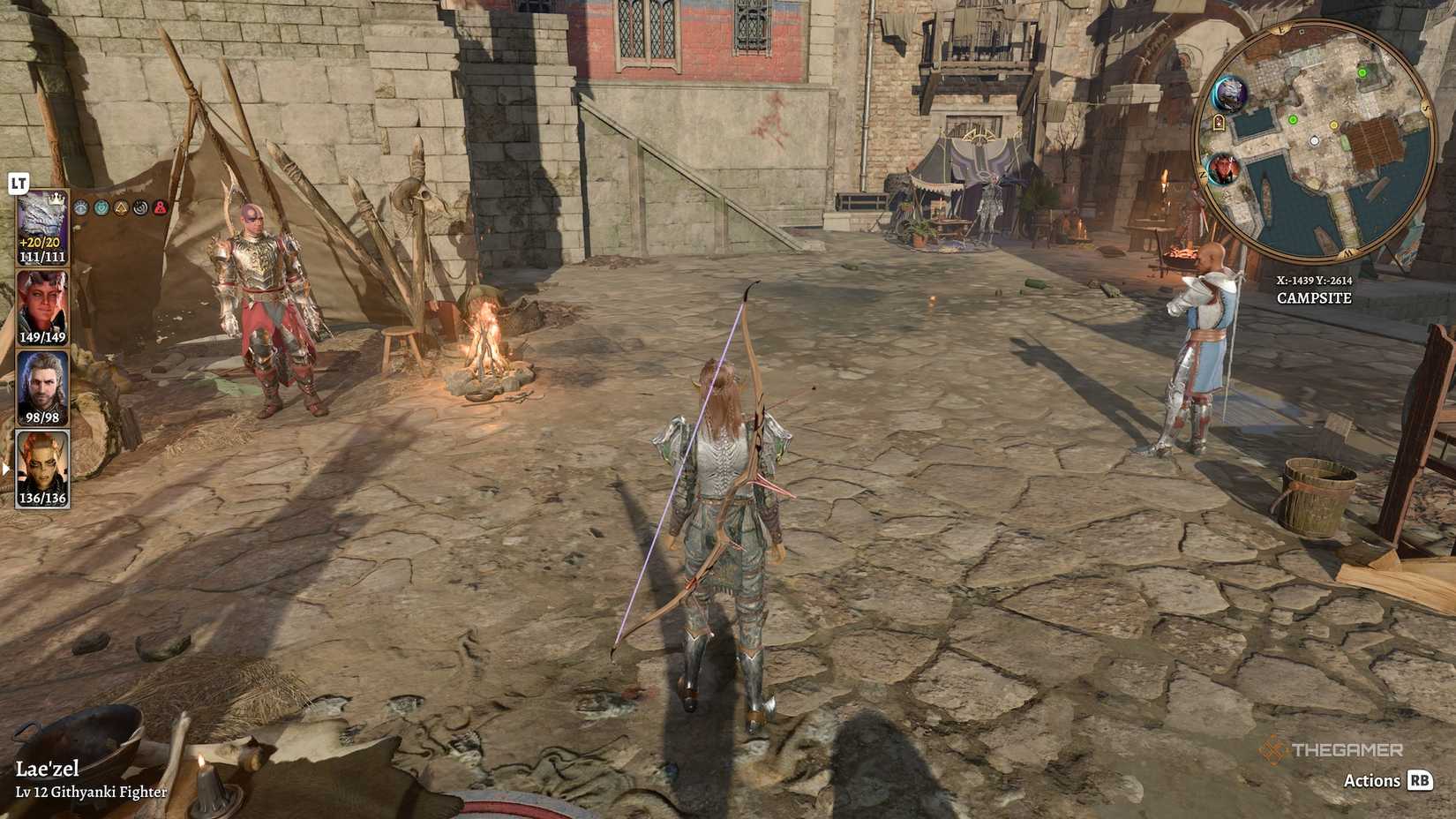The width and height of the screenshot is (1456, 819).
Task: Click the crown icon on Lae'zel's portrait
Action: [56, 200]
